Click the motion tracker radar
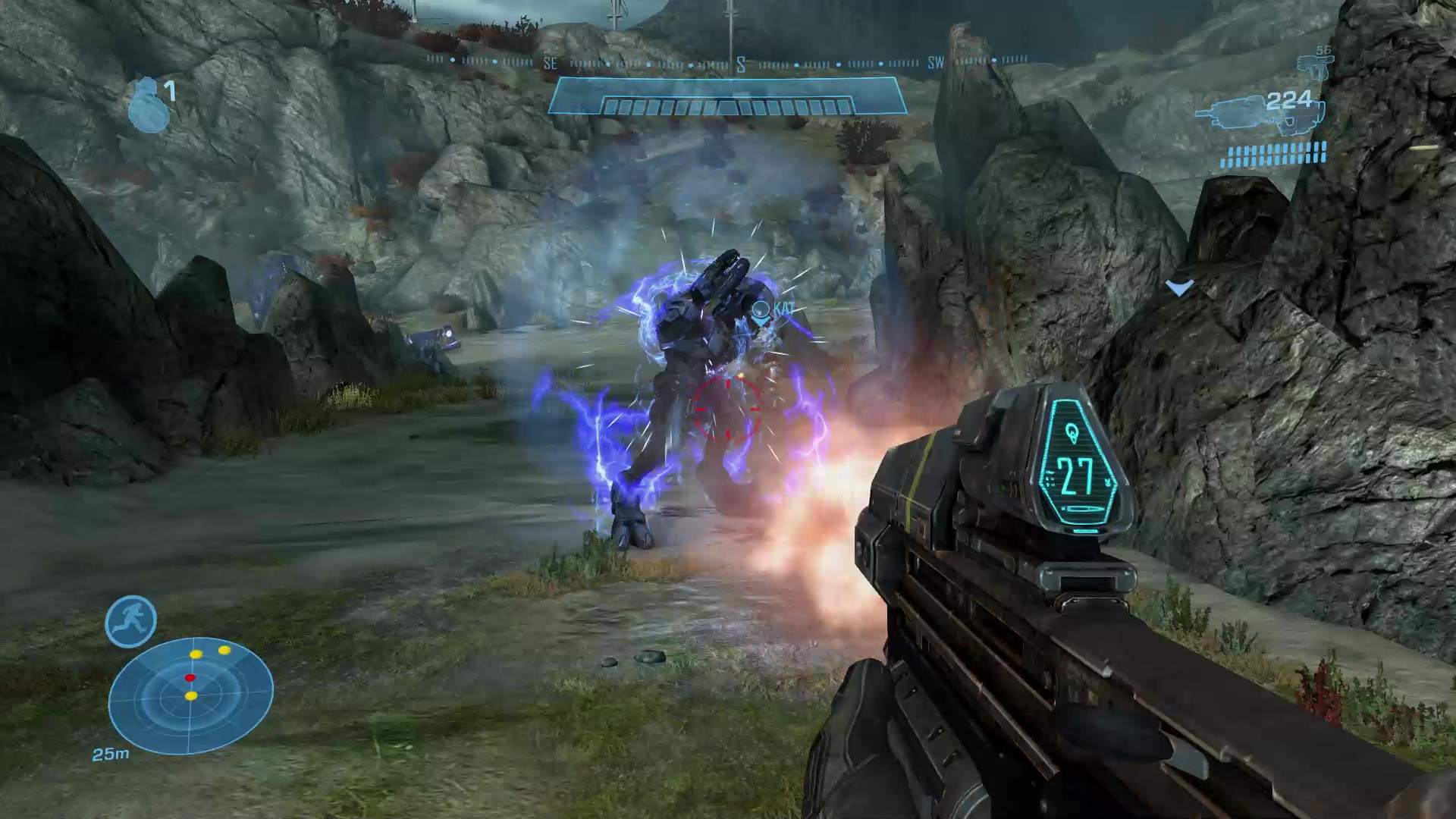This screenshot has width=1456, height=819. pyautogui.click(x=190, y=696)
